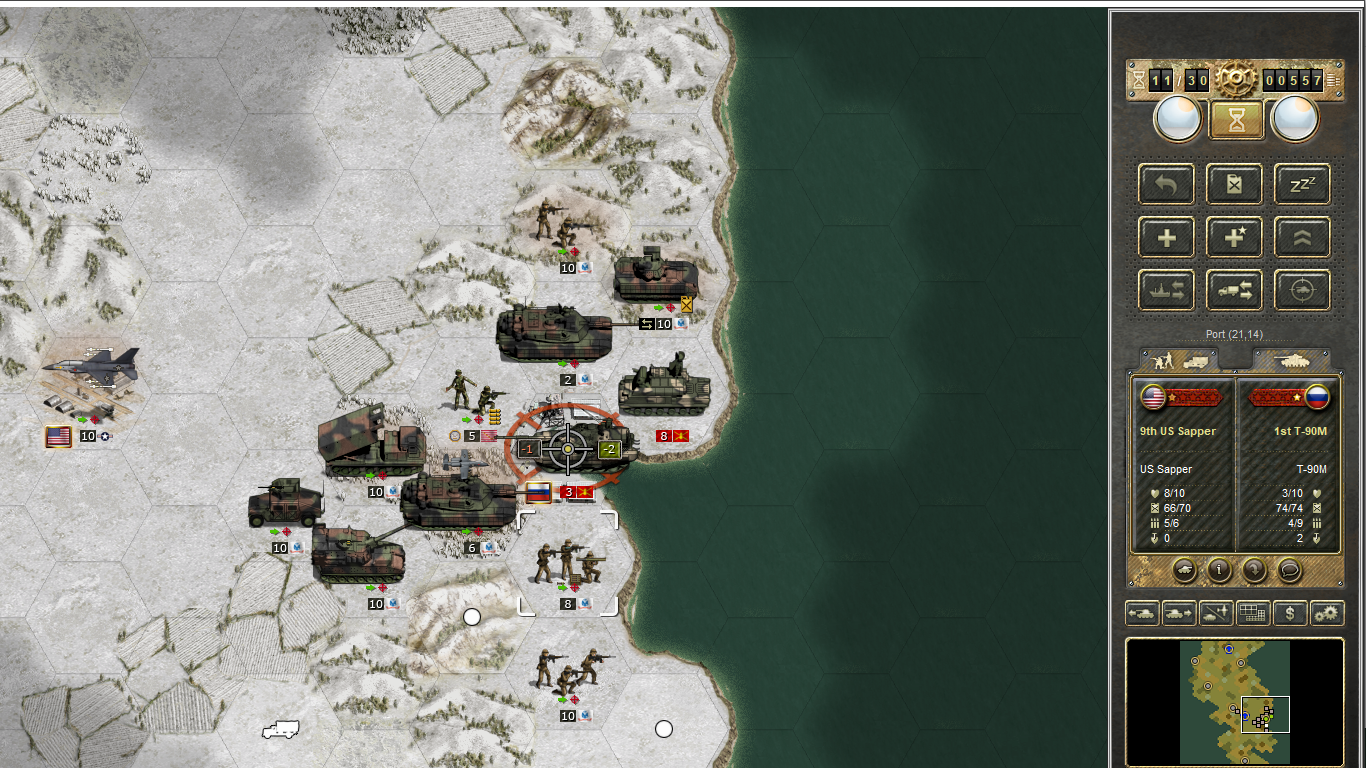The image size is (1366, 768).
Task: Click on the minimap
Action: (1235, 702)
